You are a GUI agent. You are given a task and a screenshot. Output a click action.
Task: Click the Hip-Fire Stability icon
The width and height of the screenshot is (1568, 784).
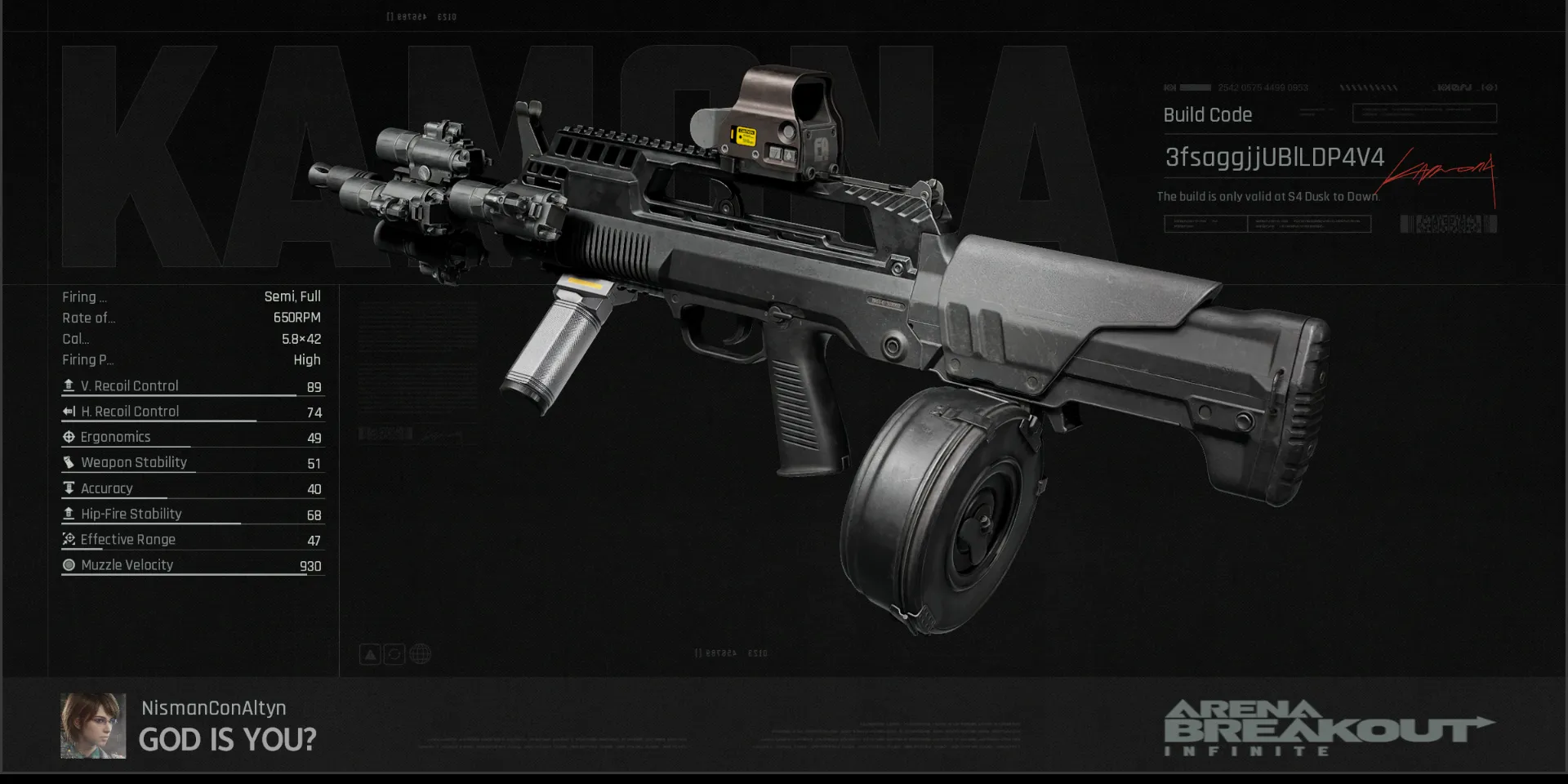click(69, 513)
